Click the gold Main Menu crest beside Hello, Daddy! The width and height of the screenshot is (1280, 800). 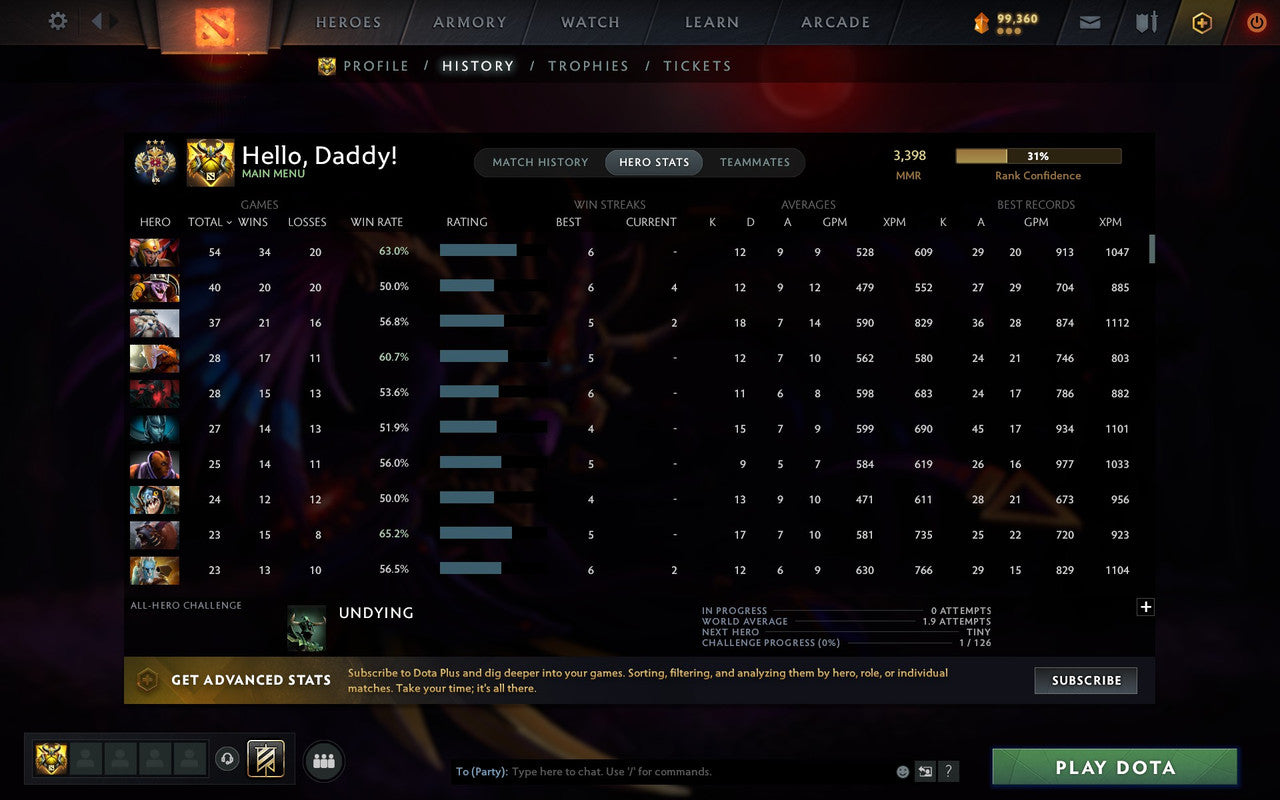pyautogui.click(x=211, y=161)
